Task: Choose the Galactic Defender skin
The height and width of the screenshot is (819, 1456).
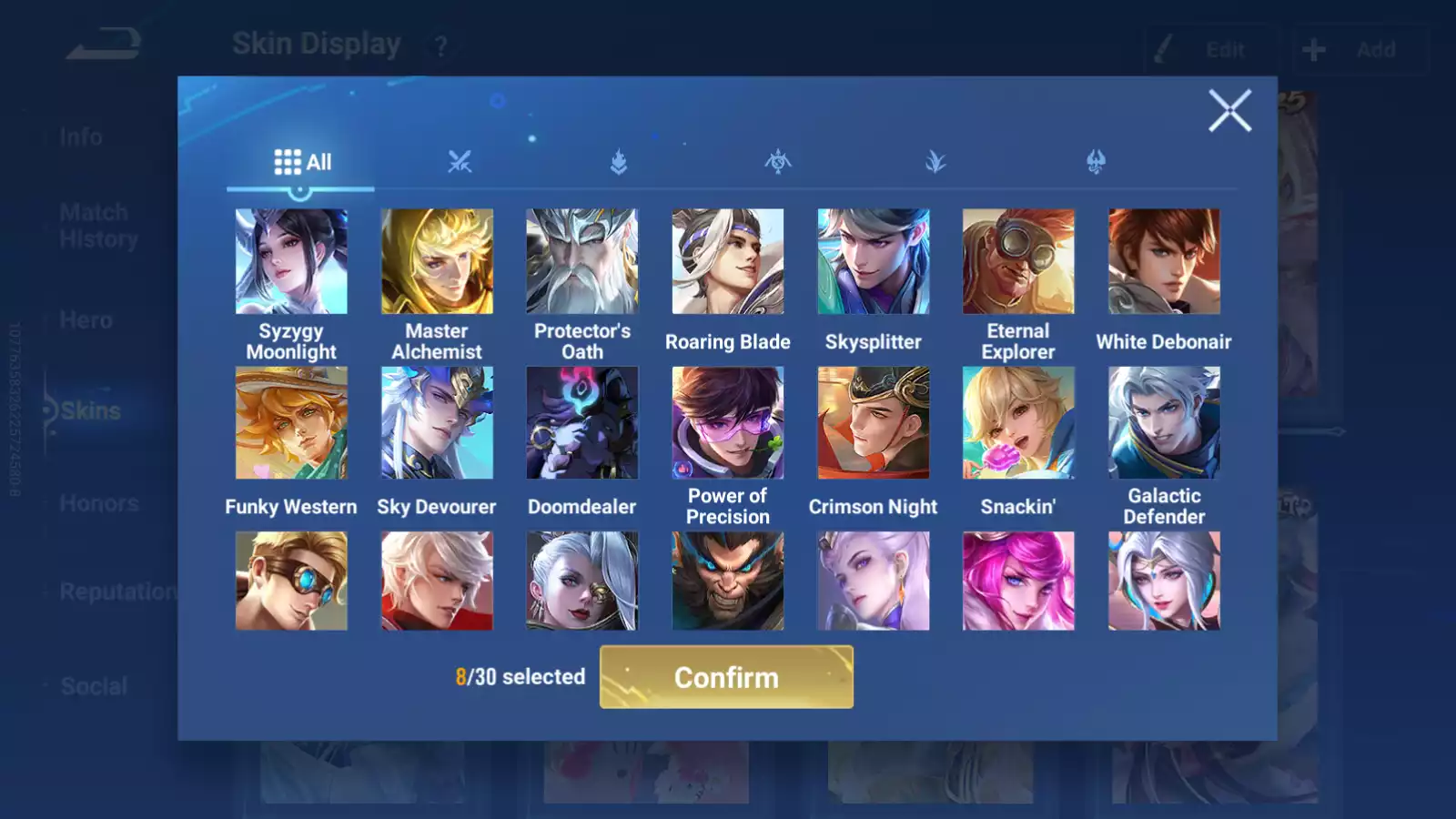Action: [1164, 423]
